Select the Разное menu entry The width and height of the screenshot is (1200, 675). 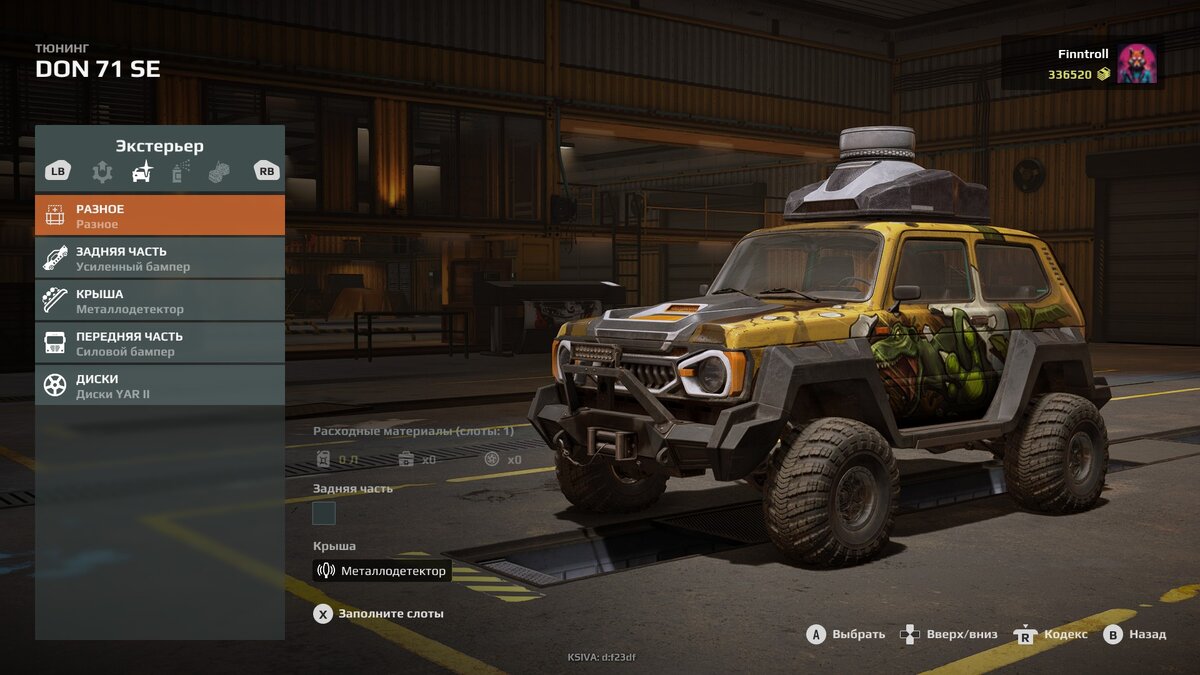(160, 216)
